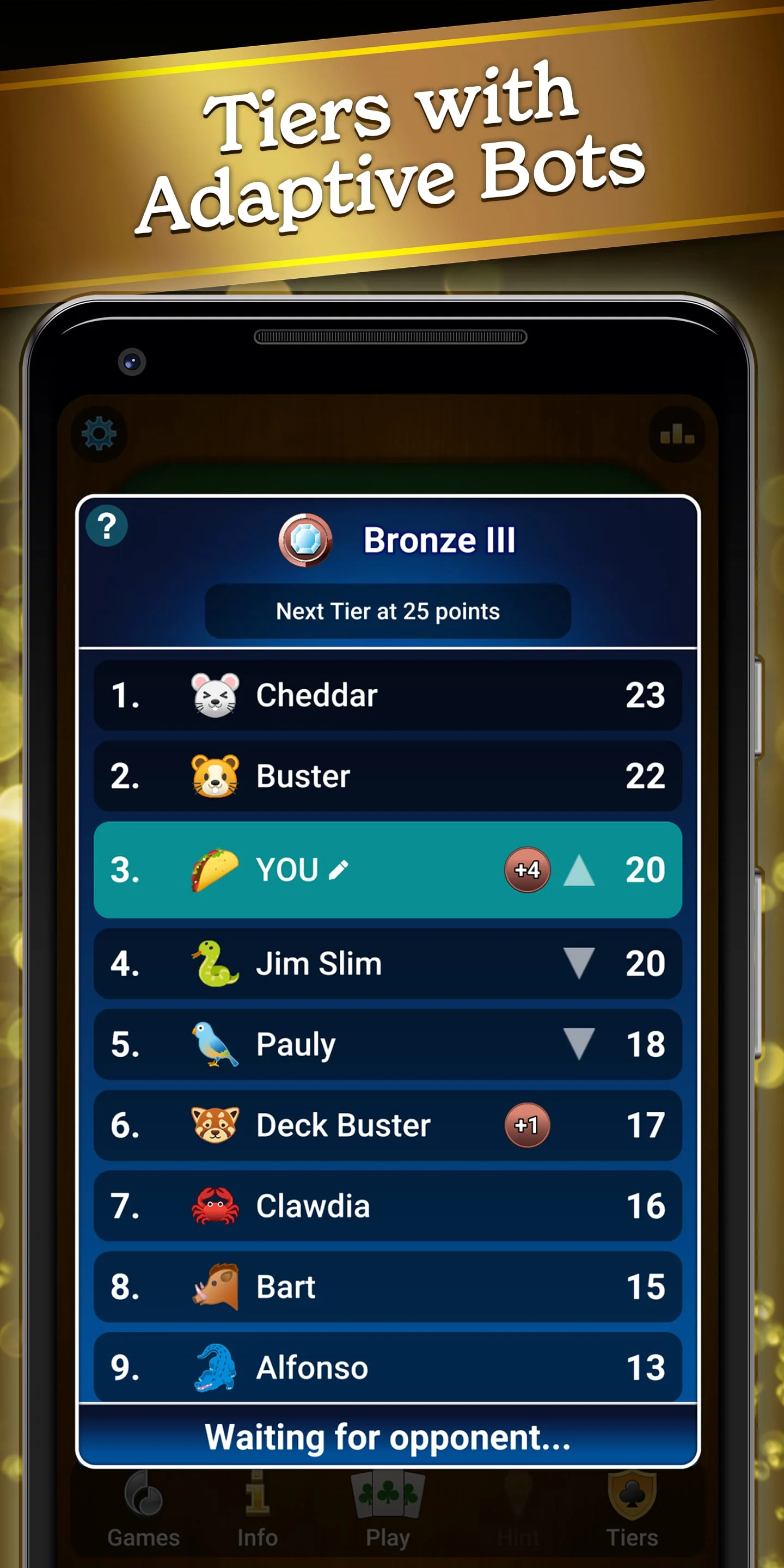Image resolution: width=784 pixels, height=1568 pixels.
Task: Tap the Next Tier at 25 points banner
Action: (x=388, y=611)
